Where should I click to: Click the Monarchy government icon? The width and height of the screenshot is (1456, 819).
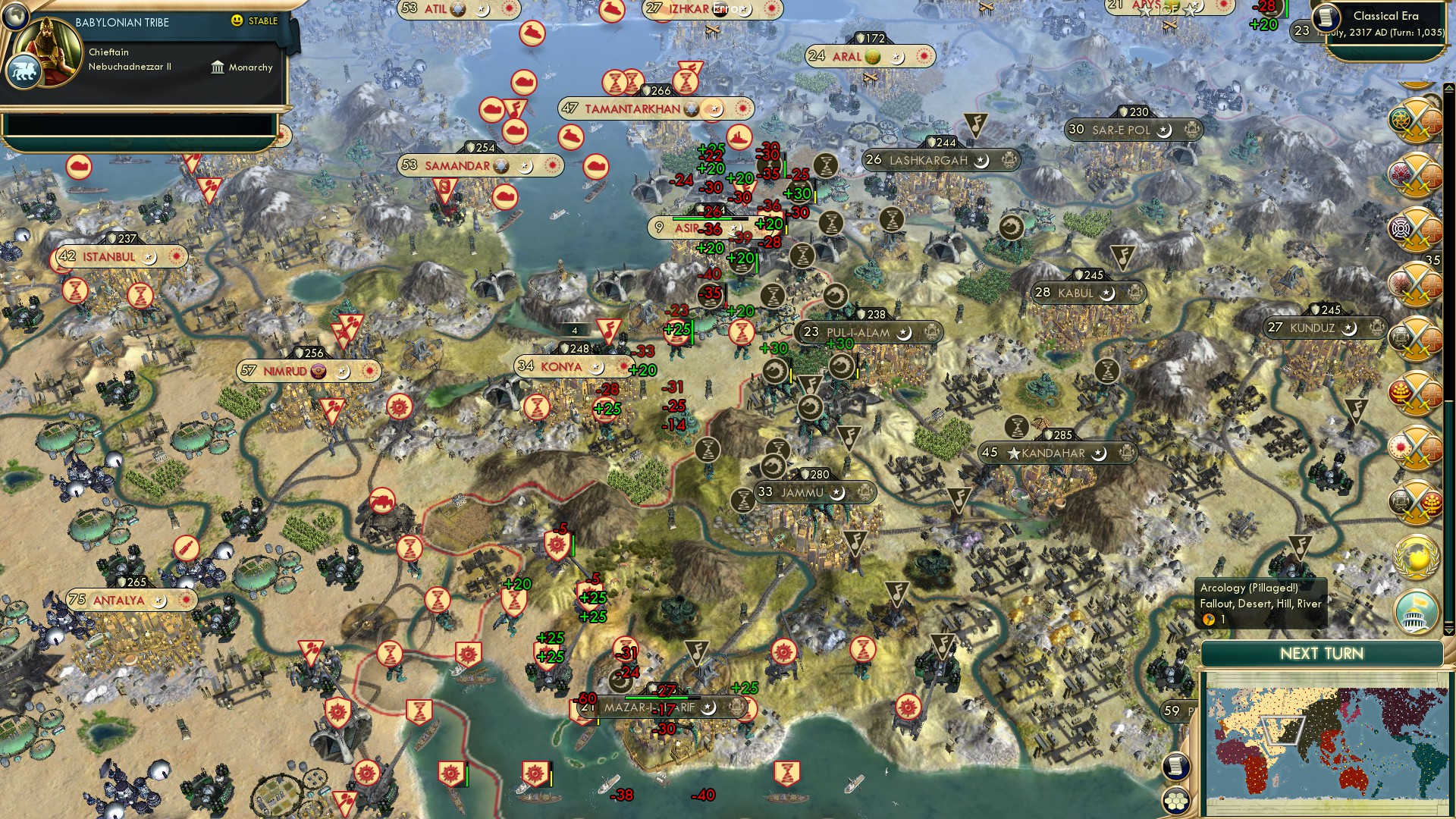point(218,67)
